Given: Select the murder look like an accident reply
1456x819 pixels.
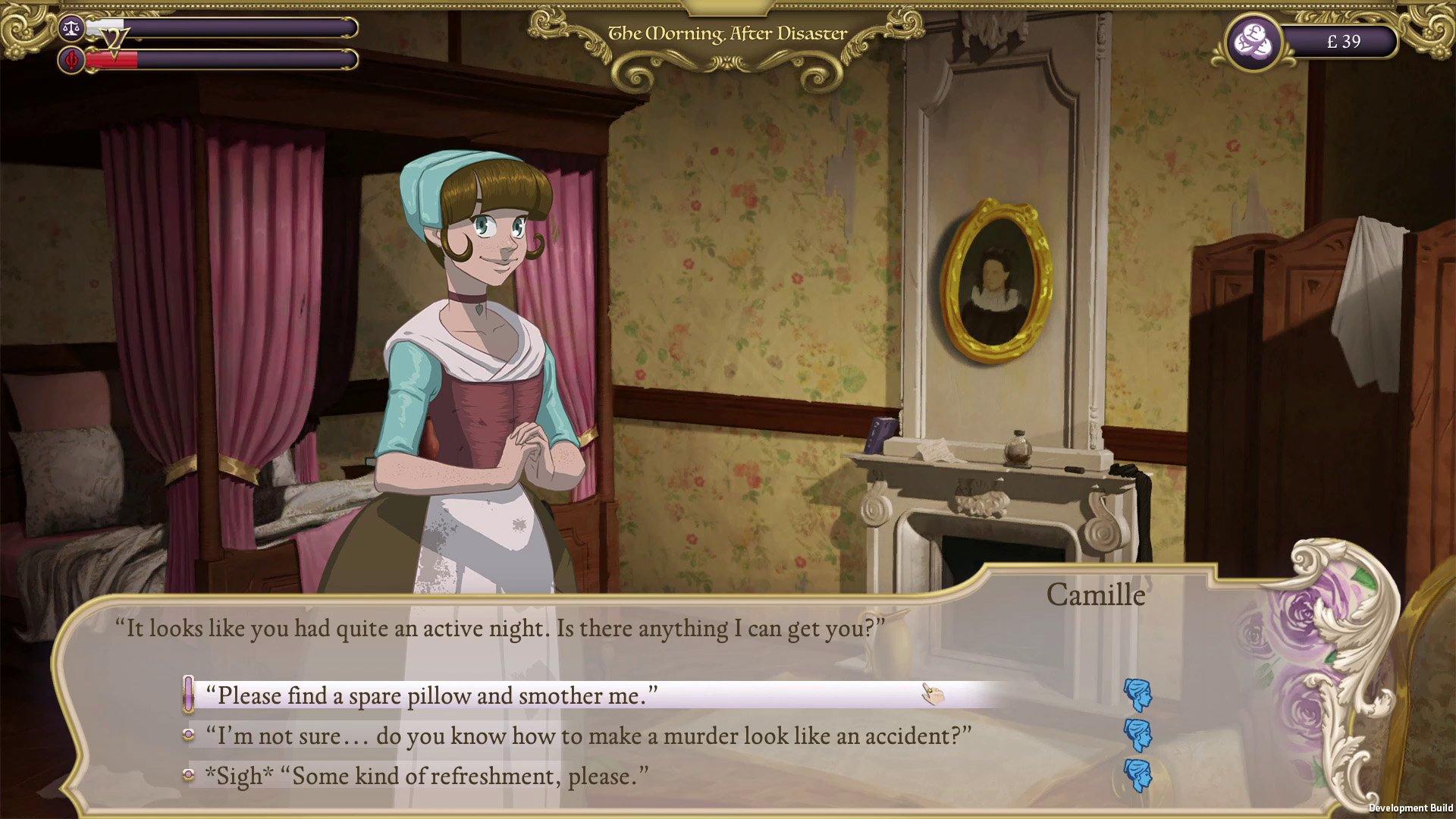Looking at the screenshot, I should (x=588, y=736).
